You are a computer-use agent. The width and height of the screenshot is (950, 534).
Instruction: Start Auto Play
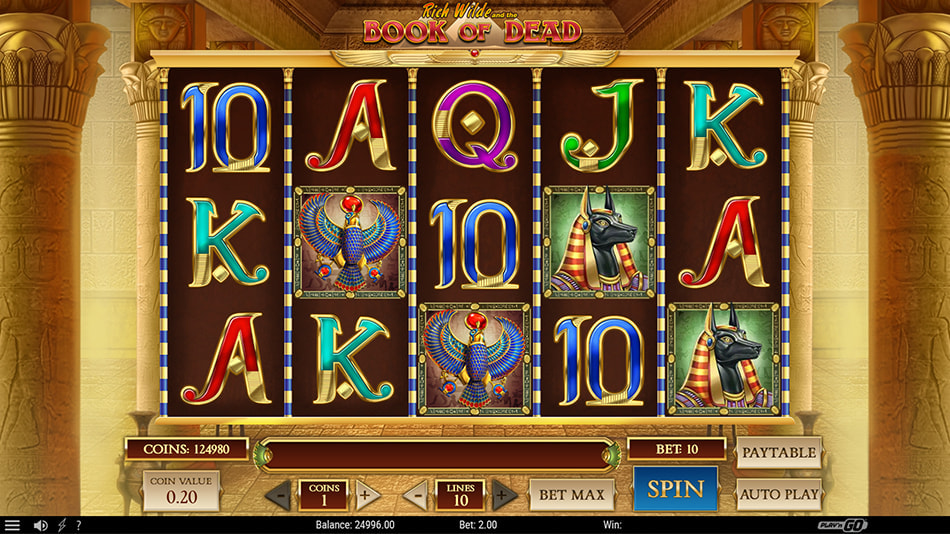[779, 493]
